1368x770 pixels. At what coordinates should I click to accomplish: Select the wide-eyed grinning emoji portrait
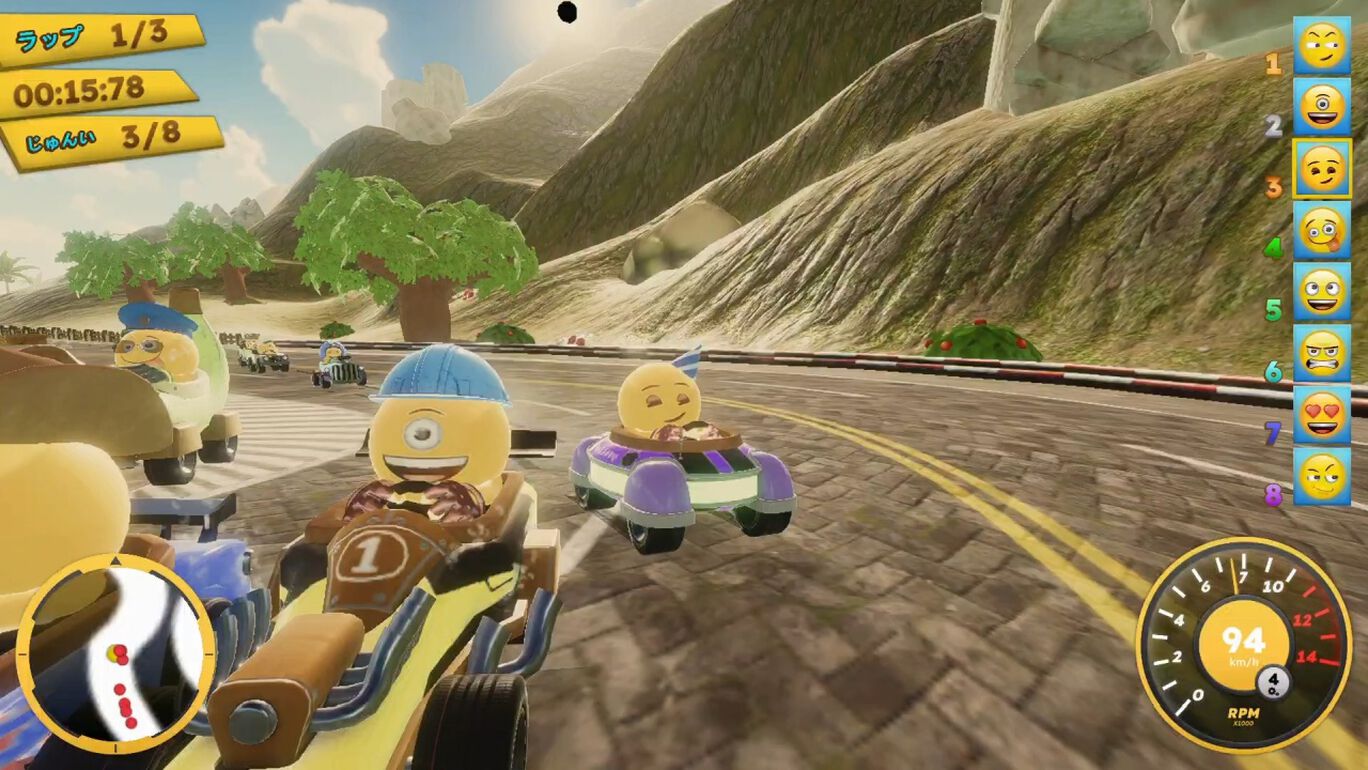[x=1321, y=292]
